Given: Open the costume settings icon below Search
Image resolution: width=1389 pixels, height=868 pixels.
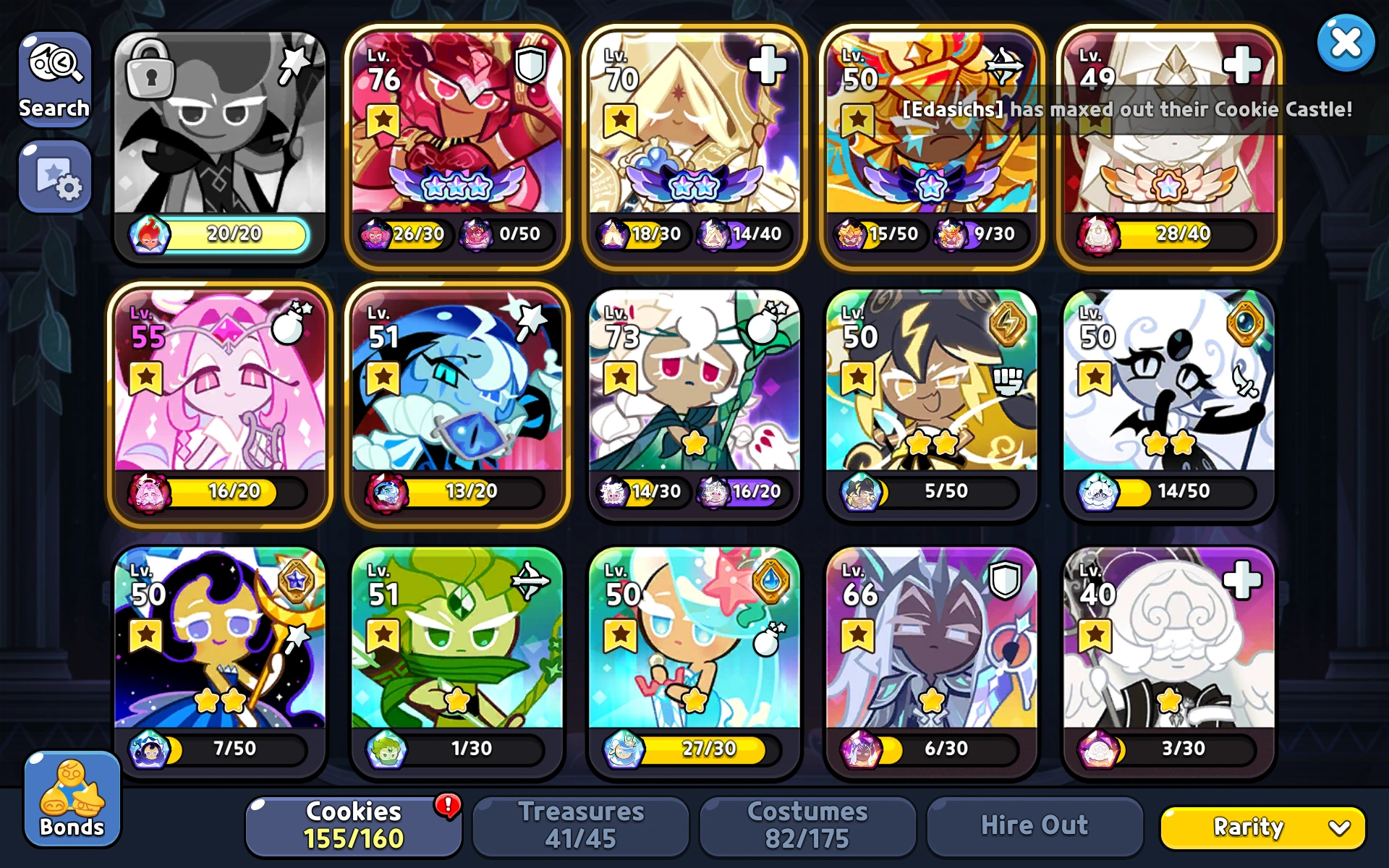Looking at the screenshot, I should tap(55, 176).
